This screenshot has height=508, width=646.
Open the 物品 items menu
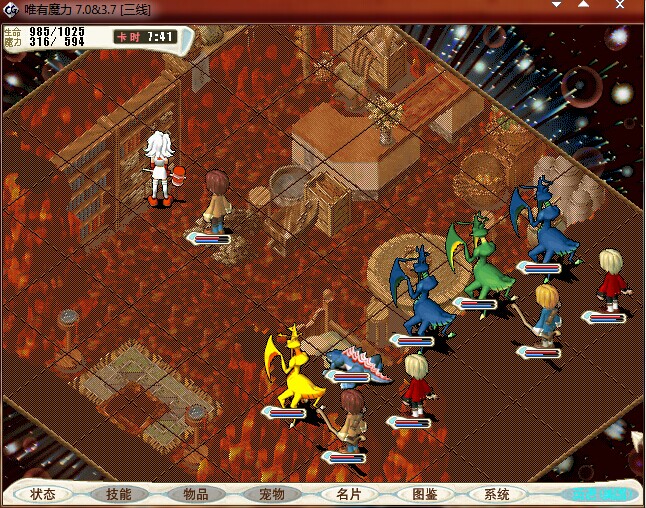click(x=195, y=494)
